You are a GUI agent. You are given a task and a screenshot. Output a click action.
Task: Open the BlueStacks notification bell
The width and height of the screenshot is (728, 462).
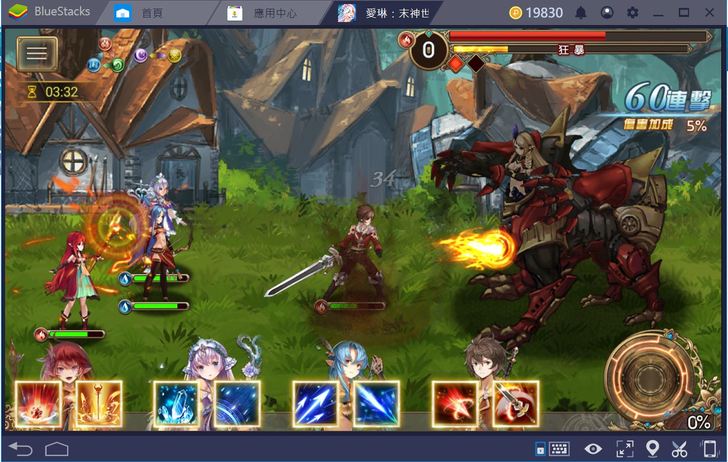click(581, 13)
